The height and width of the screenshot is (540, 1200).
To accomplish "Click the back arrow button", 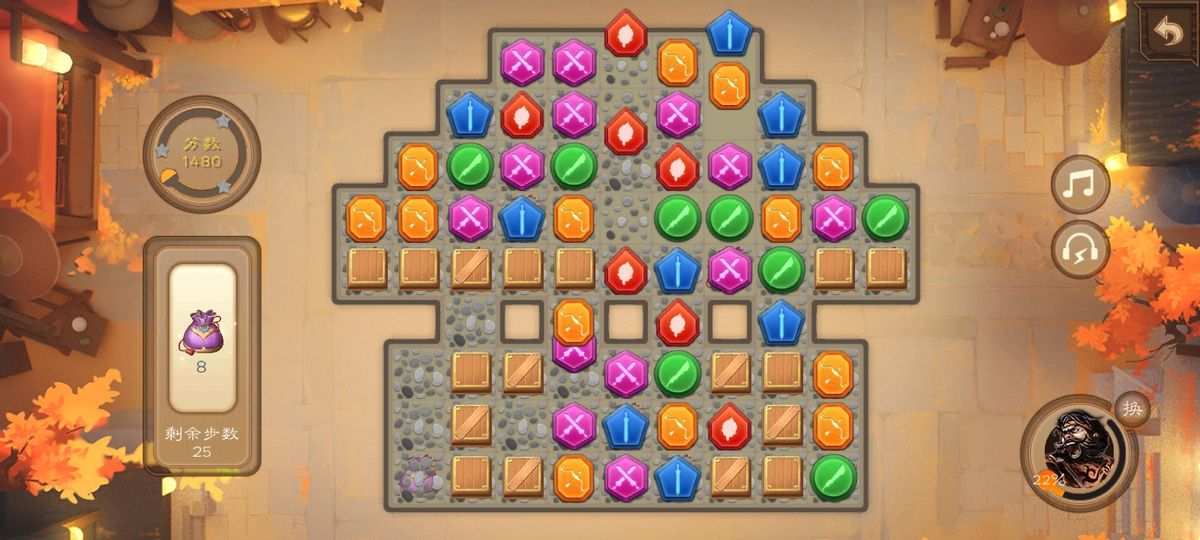I will [1167, 31].
